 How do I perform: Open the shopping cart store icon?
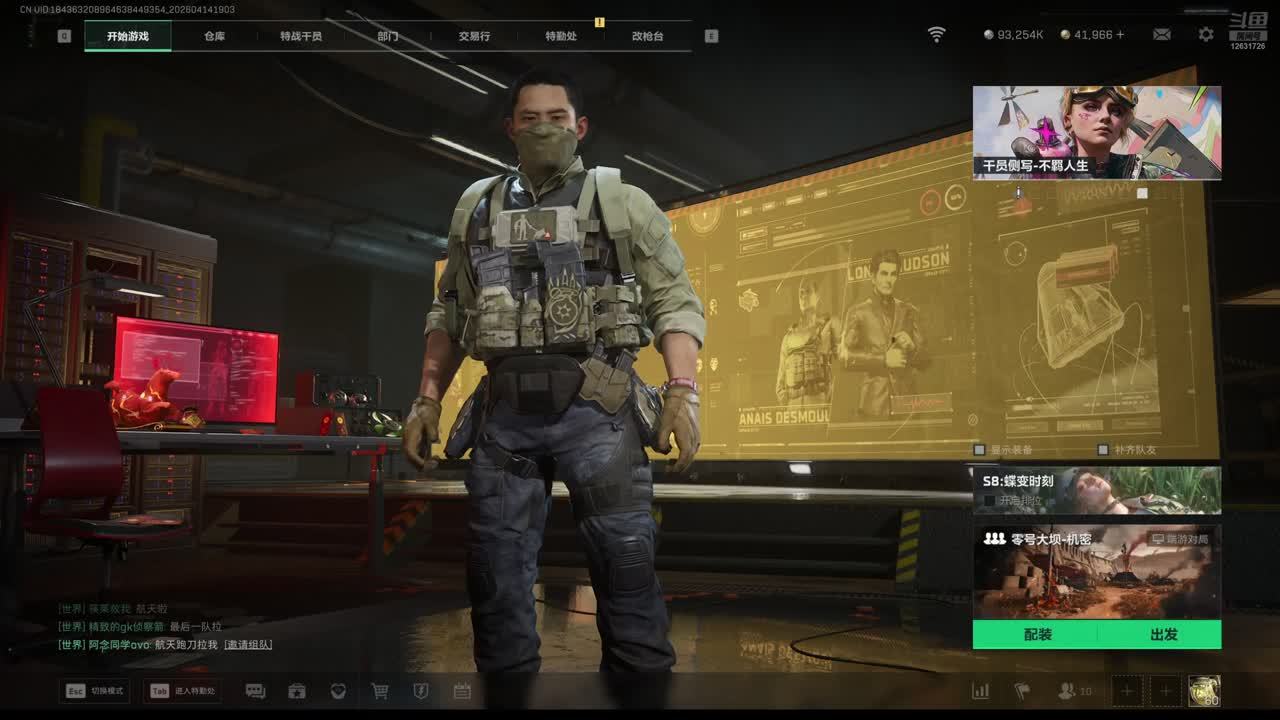[380, 691]
